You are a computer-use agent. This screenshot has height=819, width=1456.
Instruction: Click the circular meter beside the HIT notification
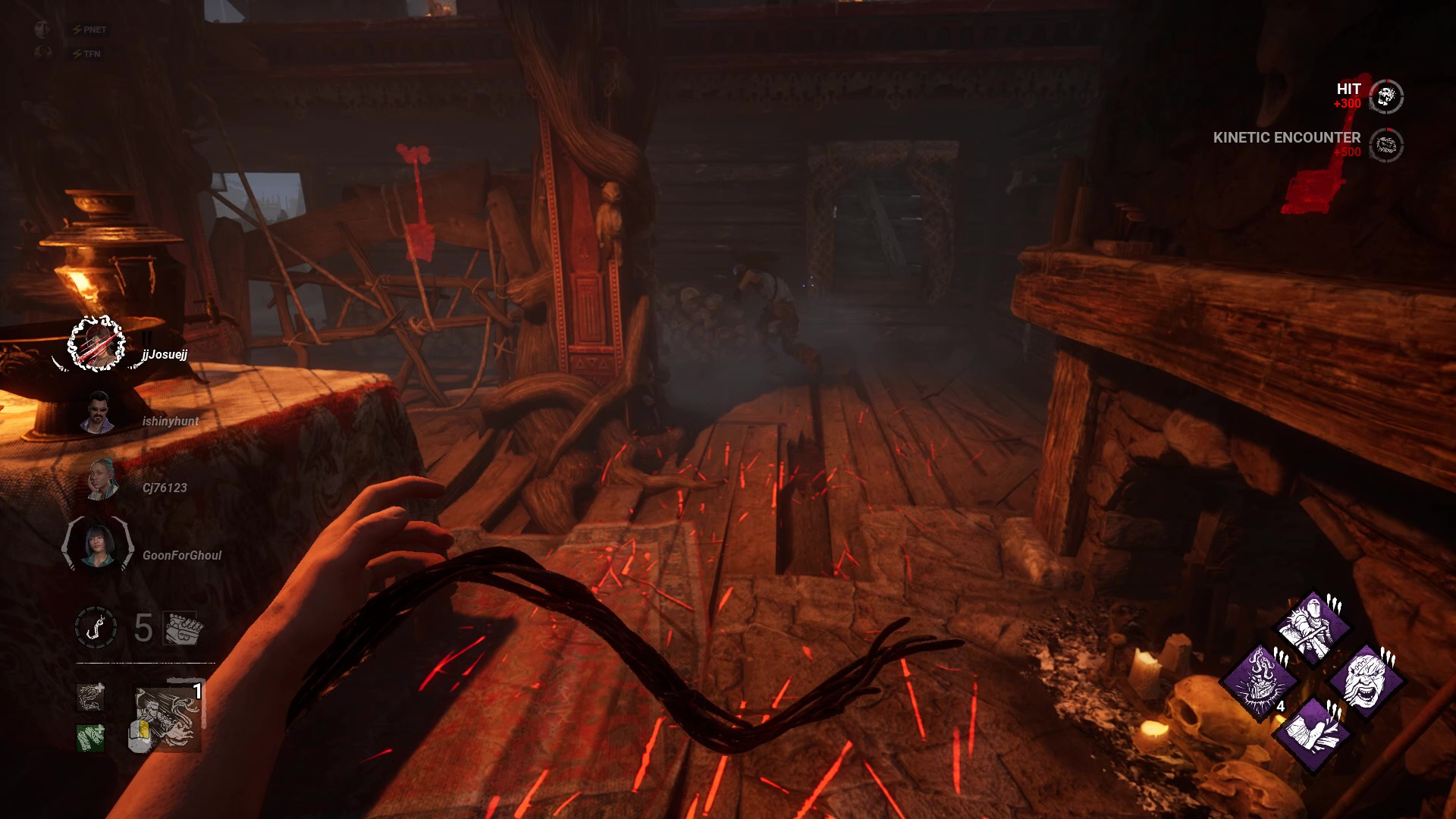point(1386,97)
